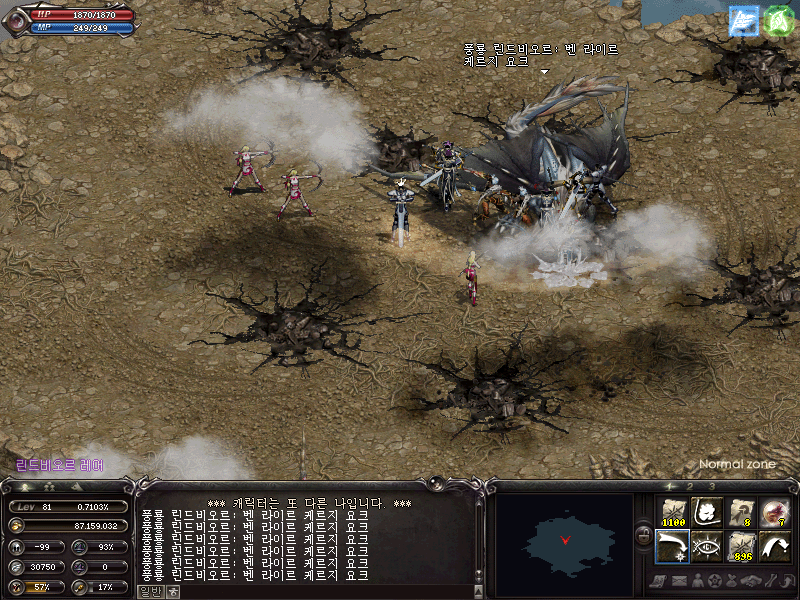Screen dimensions: 800x600
Task: Activate the white cloud skill slot
Action: [706, 511]
